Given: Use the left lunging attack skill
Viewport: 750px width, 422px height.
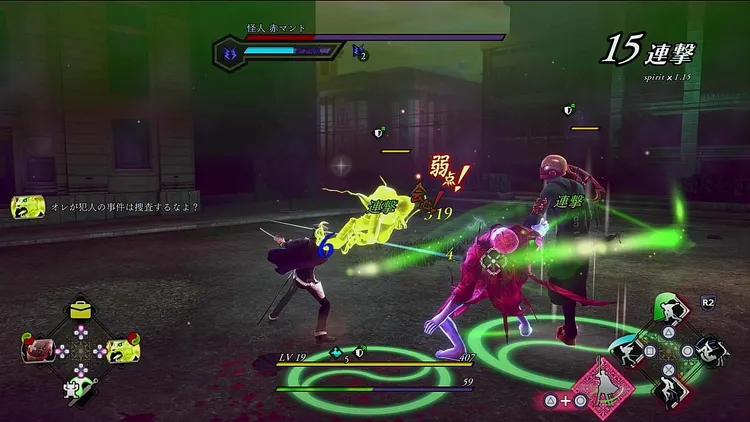Looking at the screenshot, I should coord(630,351).
